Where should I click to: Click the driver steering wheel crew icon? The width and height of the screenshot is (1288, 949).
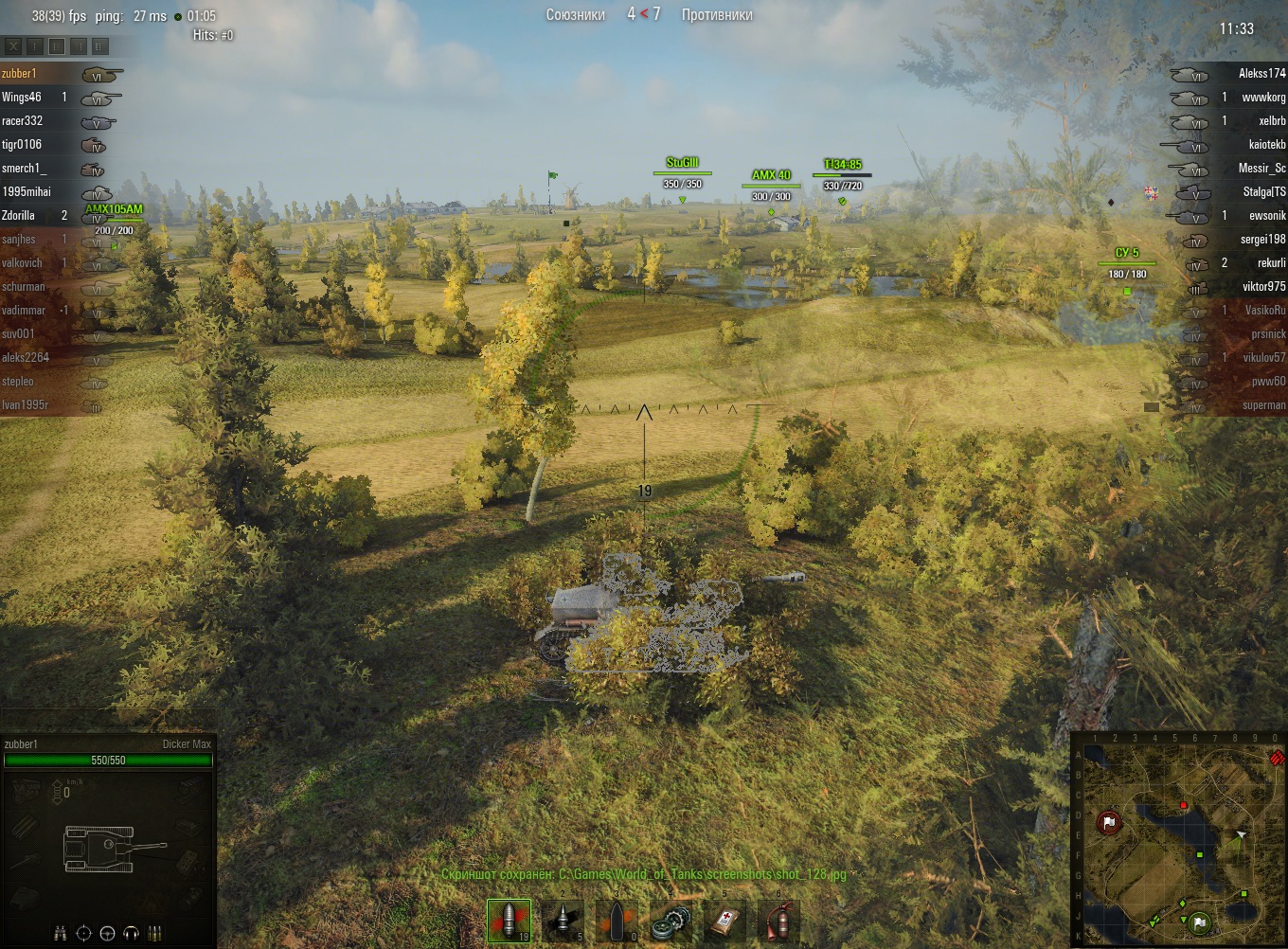[107, 933]
